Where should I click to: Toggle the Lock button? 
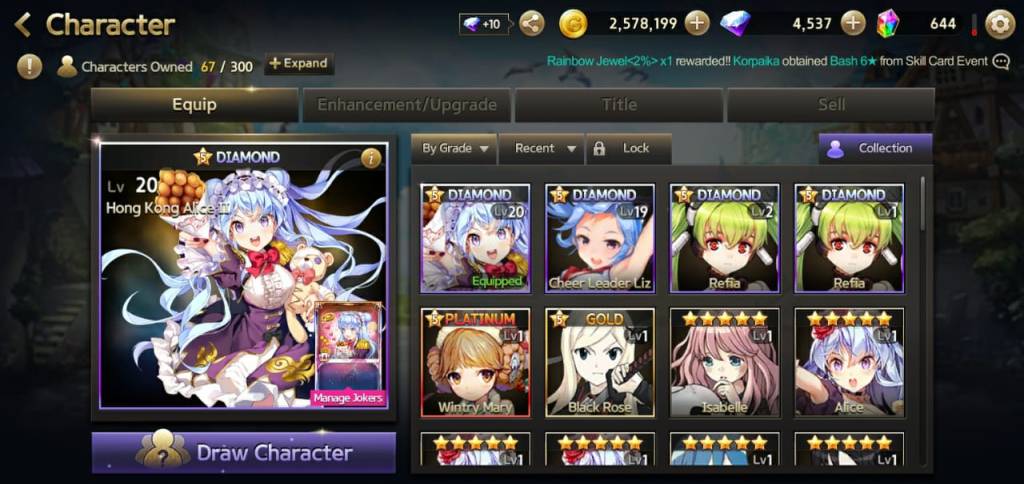click(x=627, y=148)
